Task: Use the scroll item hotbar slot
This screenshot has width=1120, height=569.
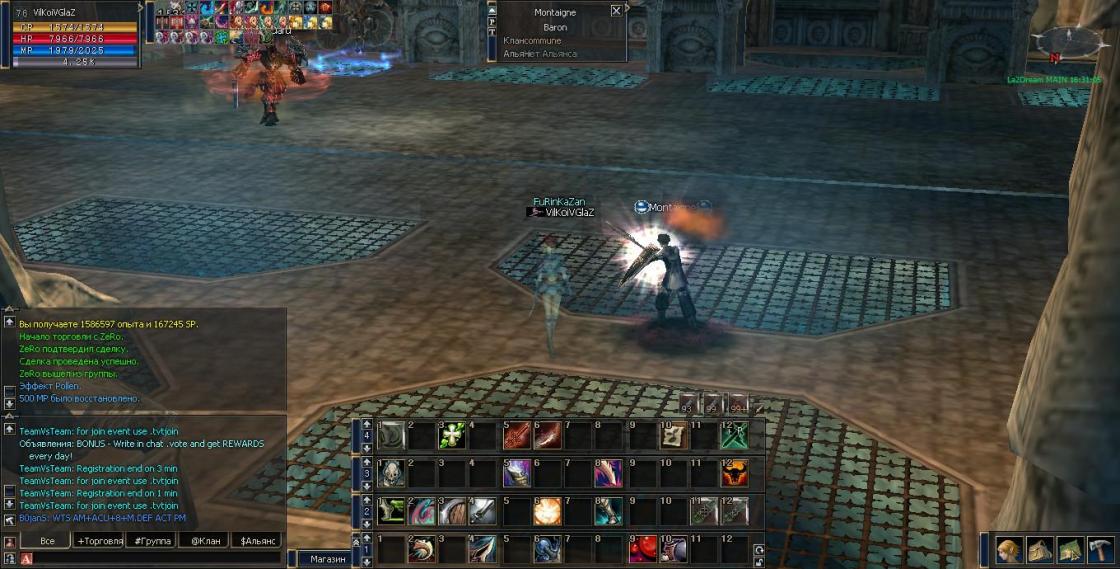Action: (x=672, y=435)
